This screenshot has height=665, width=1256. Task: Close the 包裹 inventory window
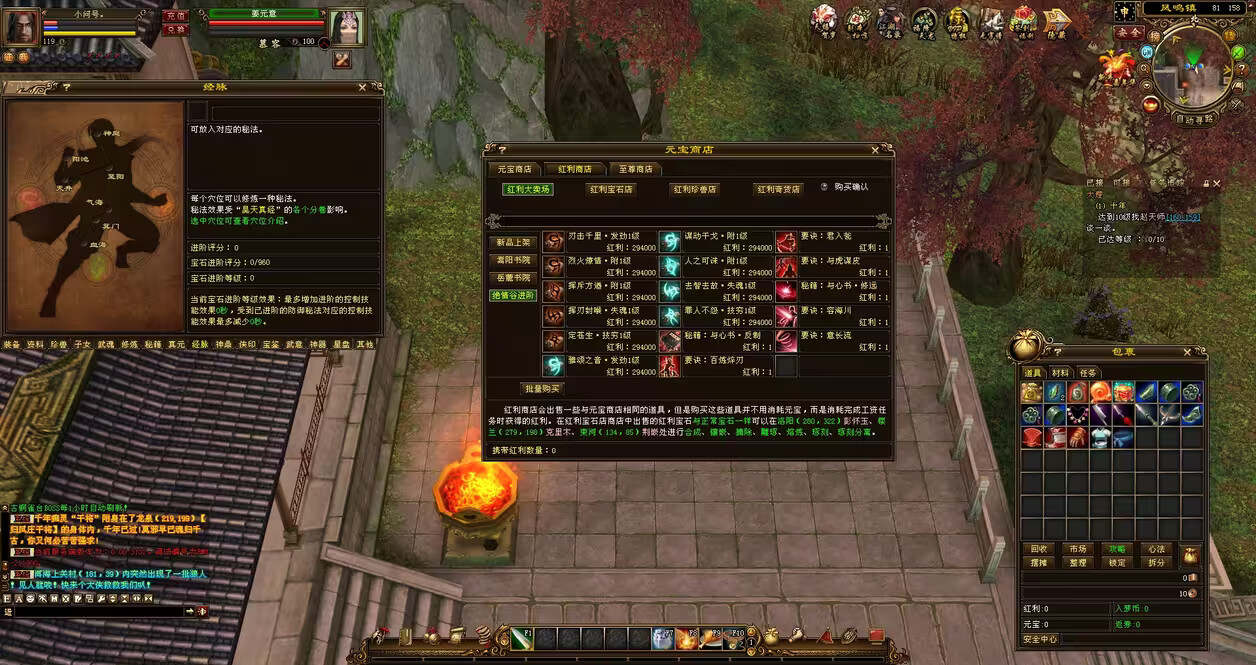pyautogui.click(x=1189, y=352)
